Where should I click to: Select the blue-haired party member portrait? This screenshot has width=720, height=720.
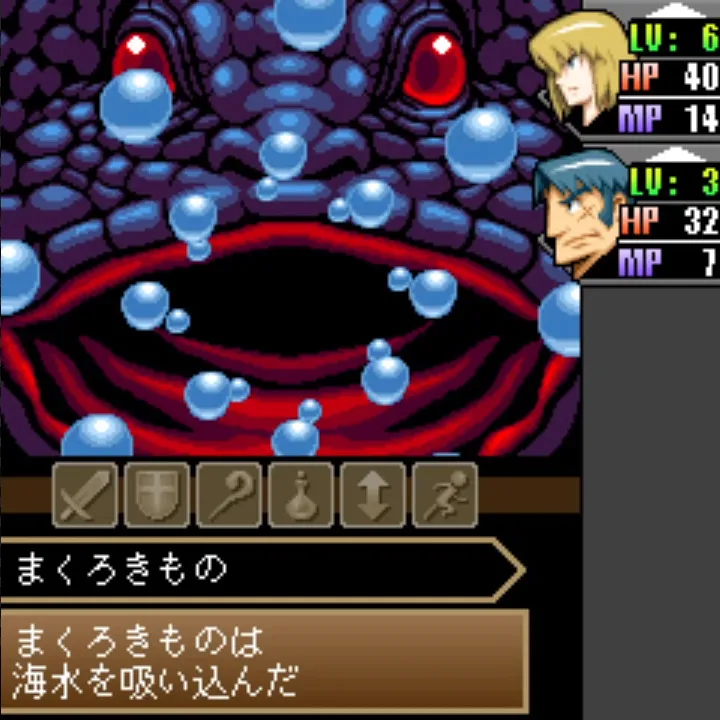577,212
